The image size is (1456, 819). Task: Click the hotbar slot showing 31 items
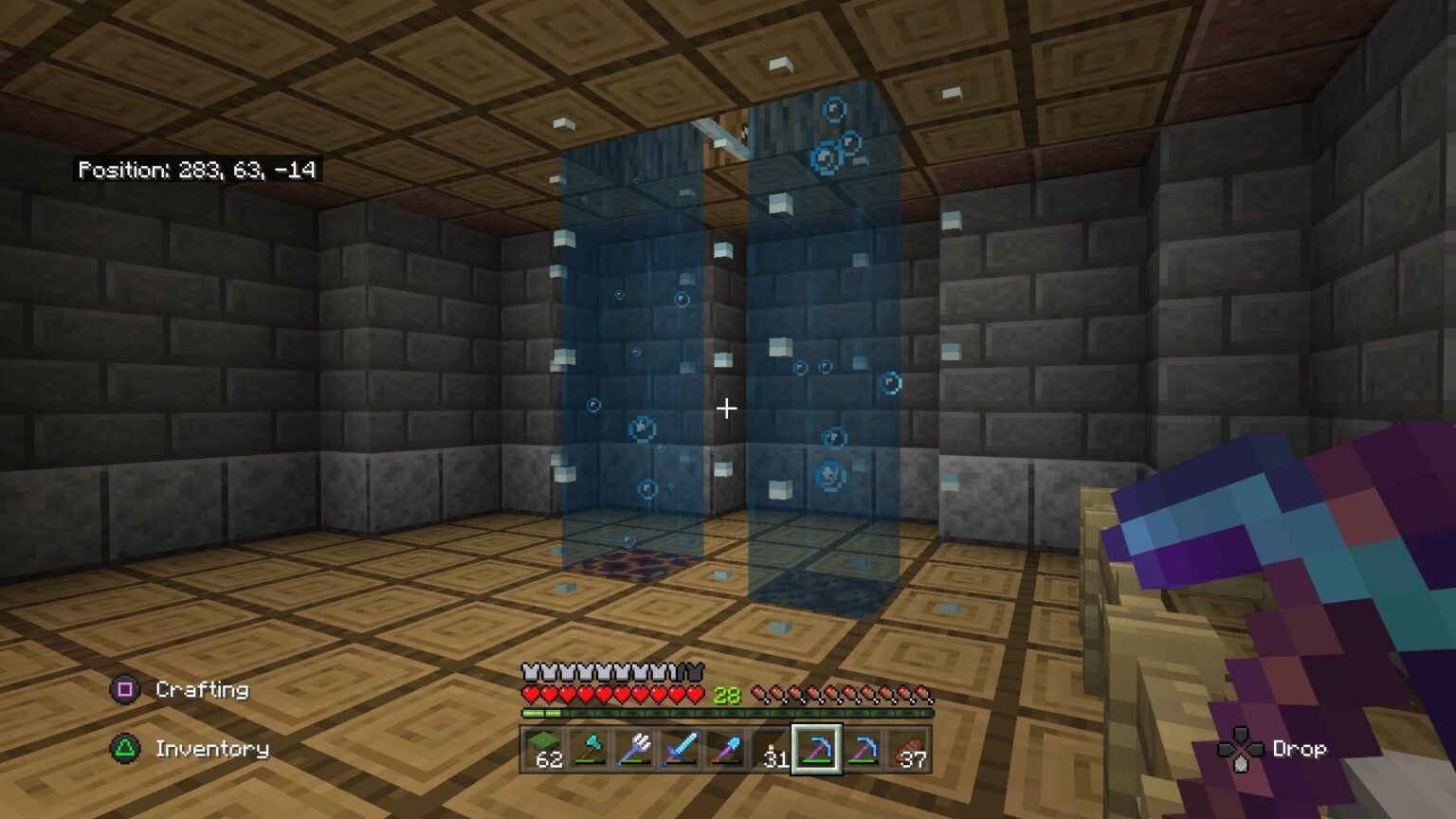tap(770, 749)
